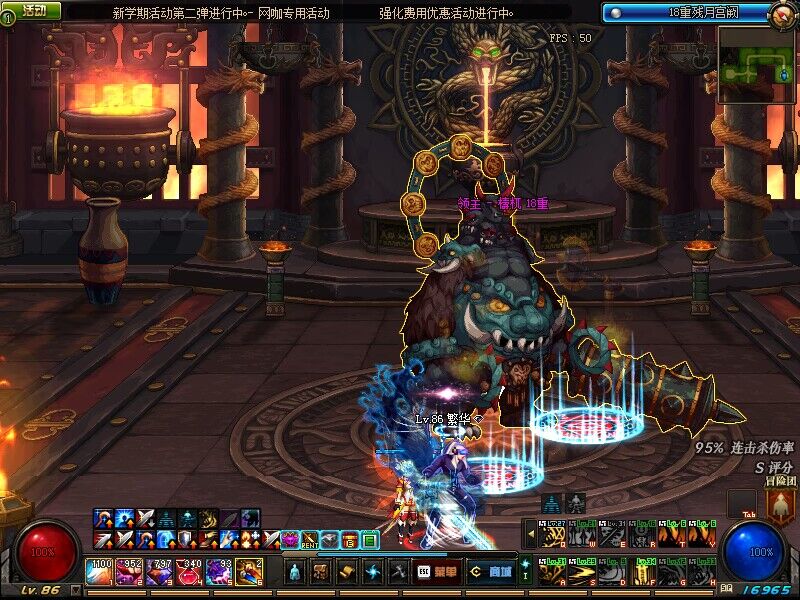Use the red potion with 340 count

(x=190, y=572)
